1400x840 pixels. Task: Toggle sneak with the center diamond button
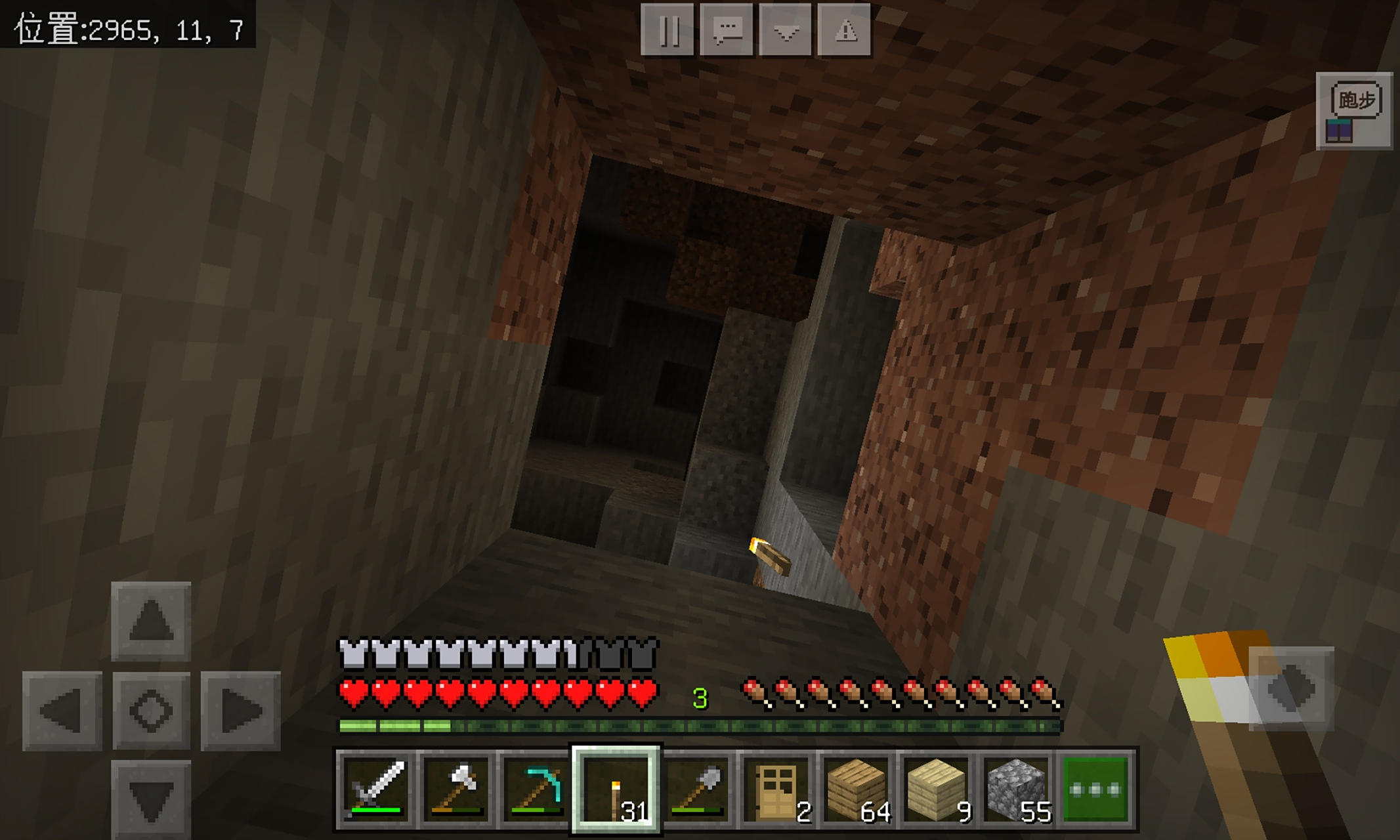[x=151, y=710]
